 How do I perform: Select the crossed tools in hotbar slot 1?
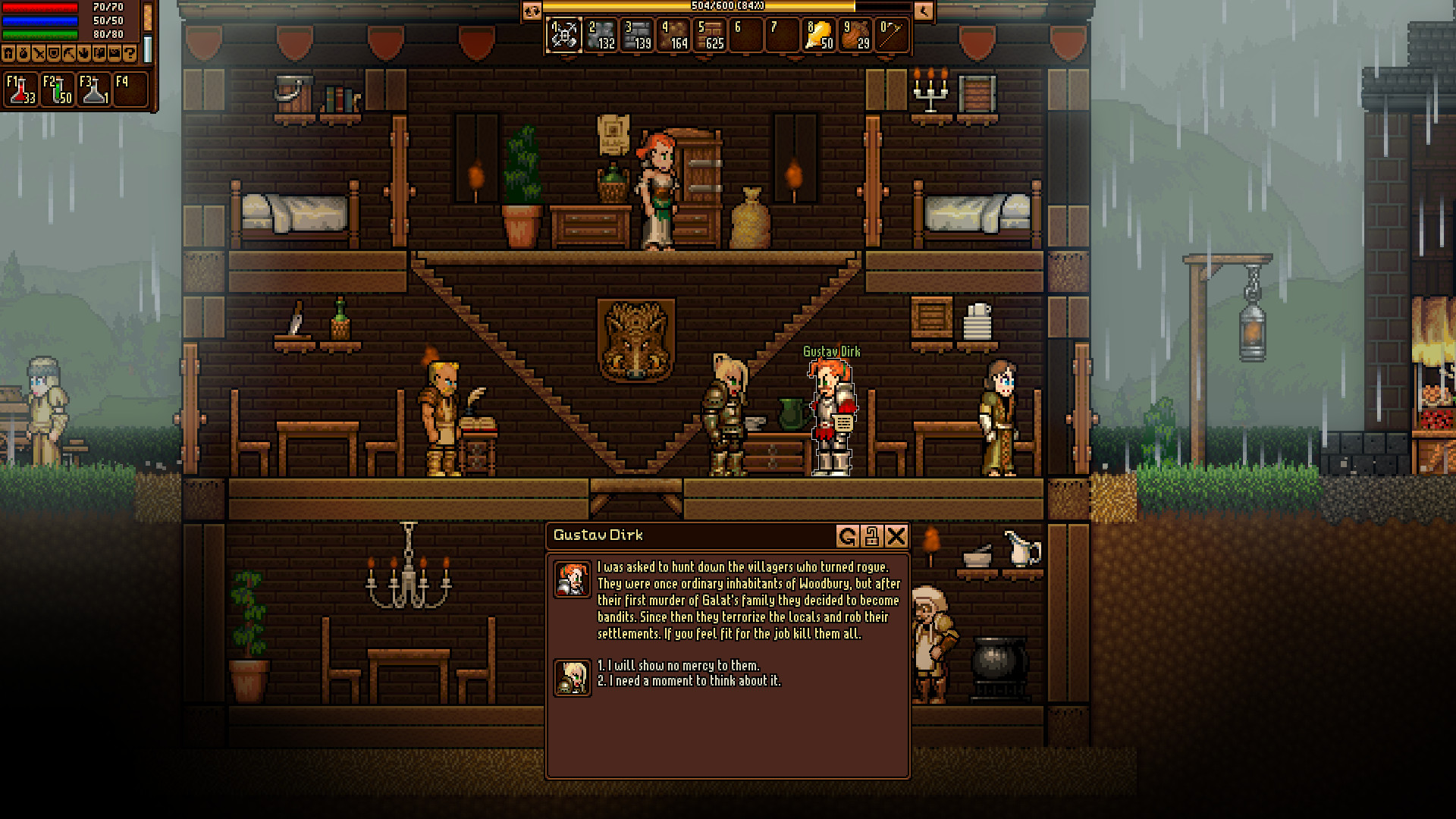tap(563, 35)
